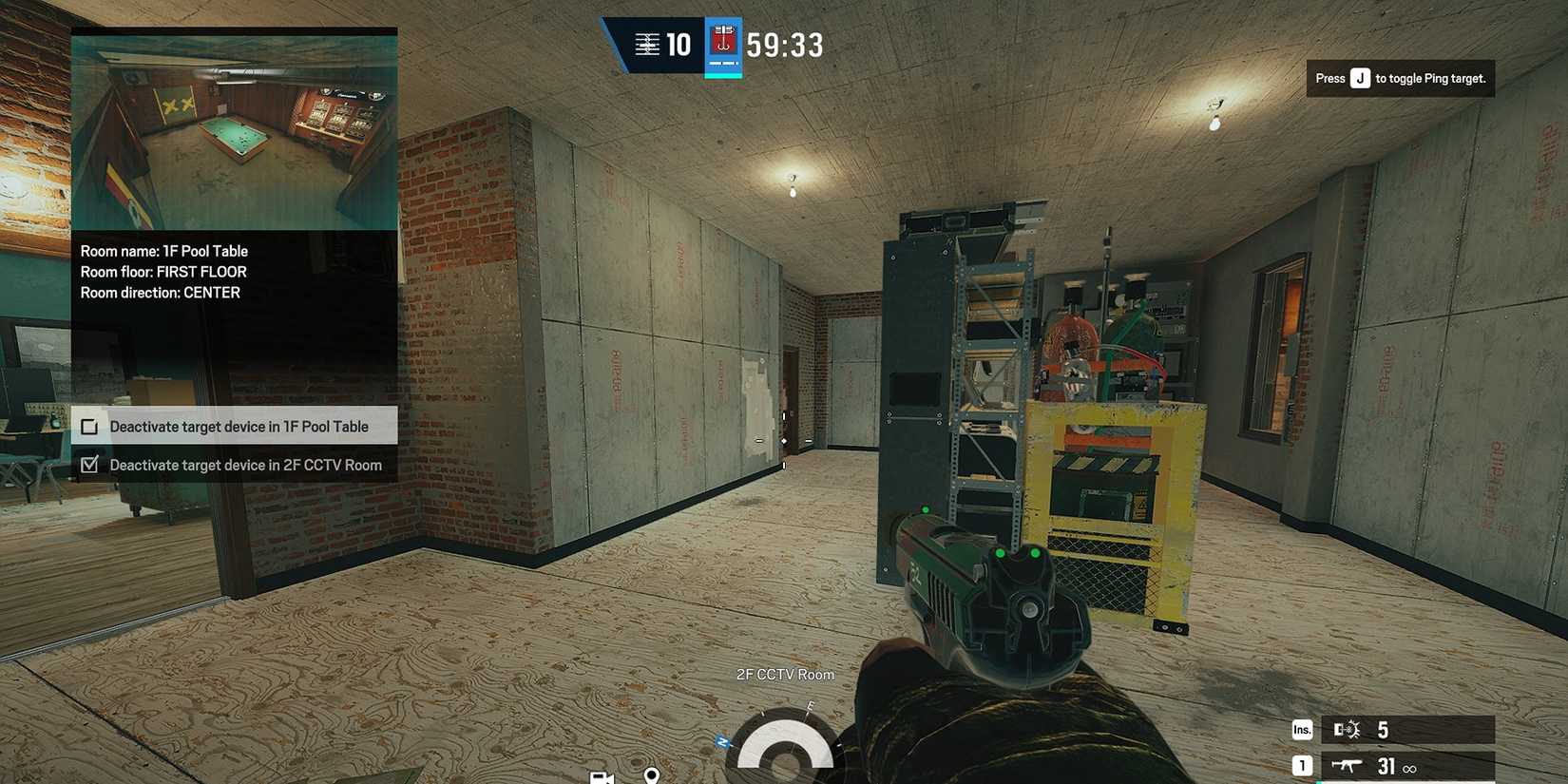Check the 1F Pool Table target checkbox
Viewport: 1568px width, 784px height.
89,426
